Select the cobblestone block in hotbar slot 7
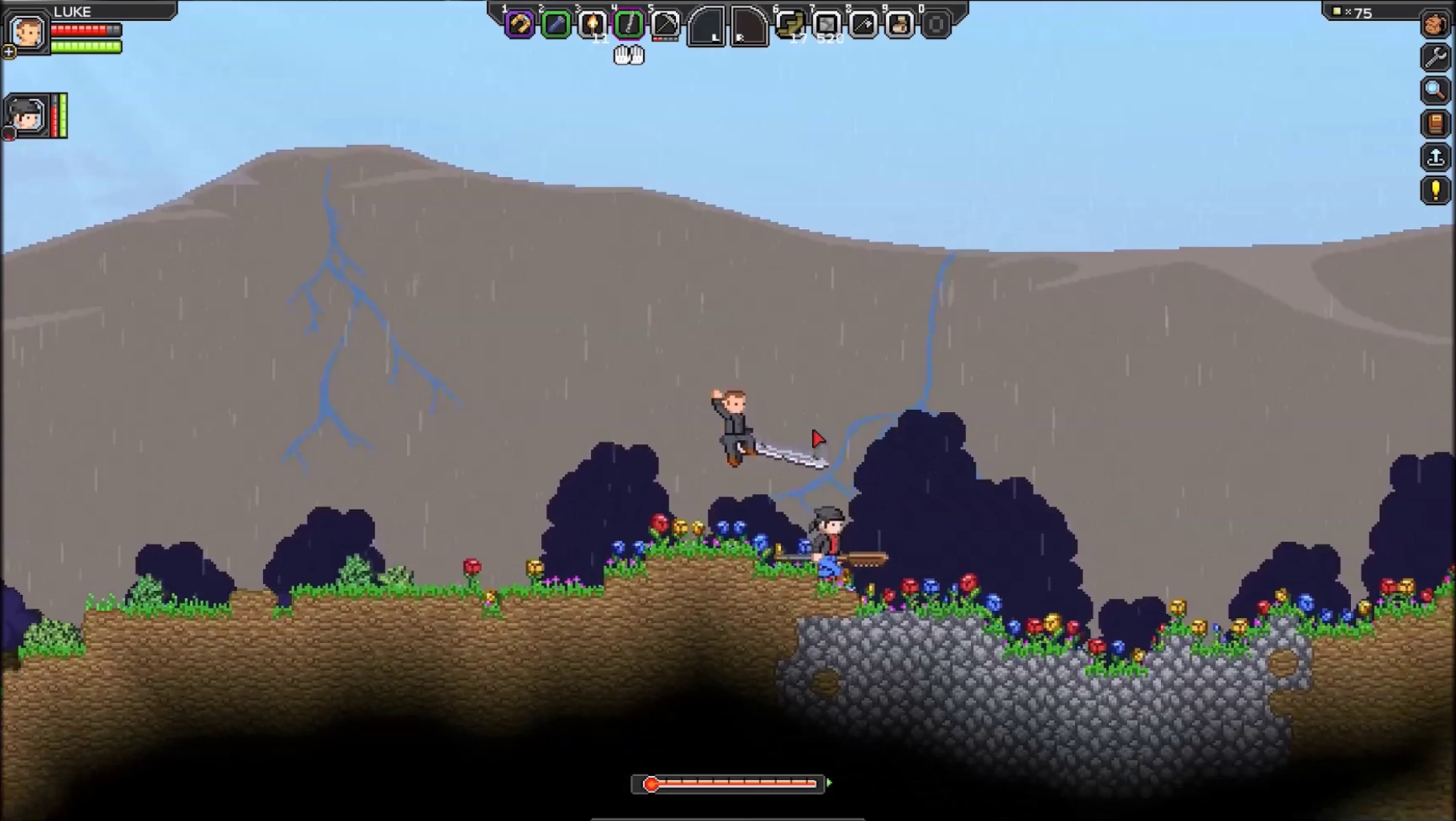The height and width of the screenshot is (821, 1456). point(827,25)
